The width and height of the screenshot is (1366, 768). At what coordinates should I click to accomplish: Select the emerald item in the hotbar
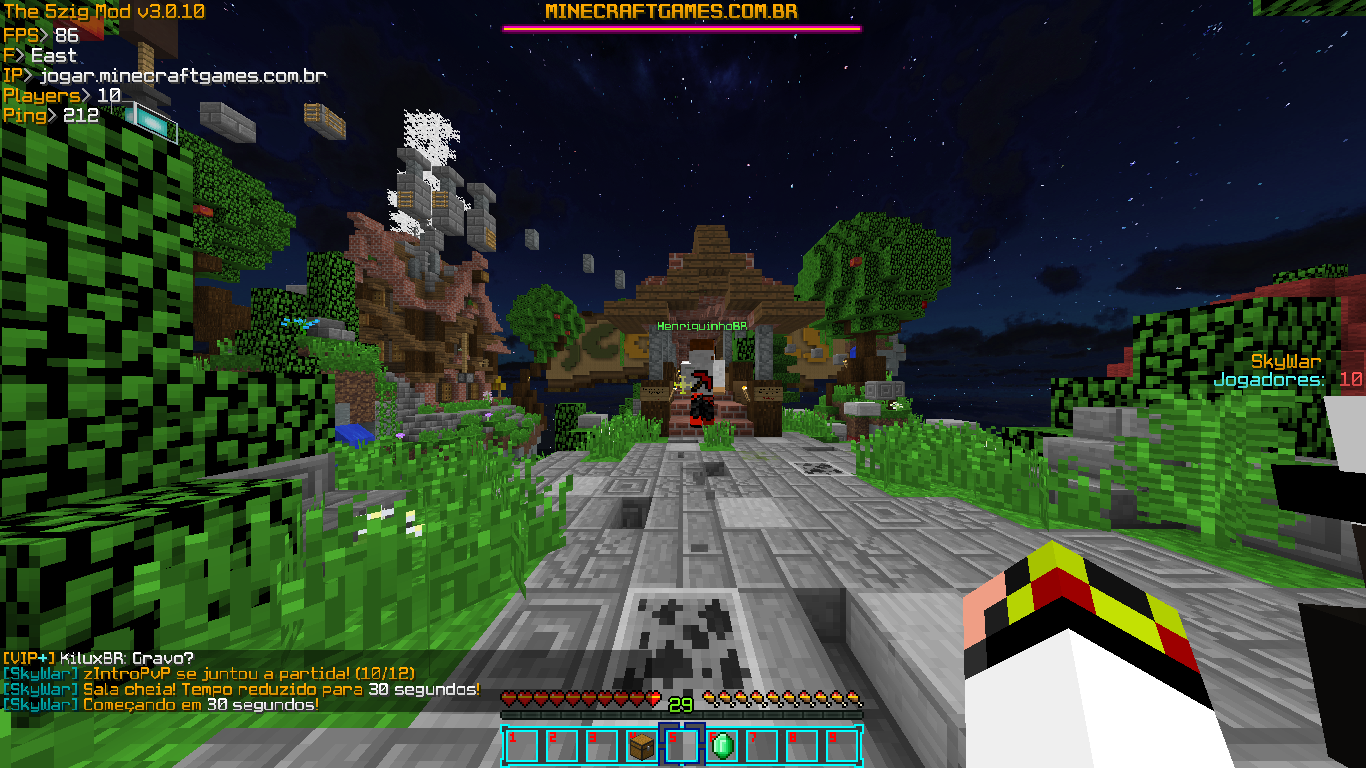coord(722,746)
